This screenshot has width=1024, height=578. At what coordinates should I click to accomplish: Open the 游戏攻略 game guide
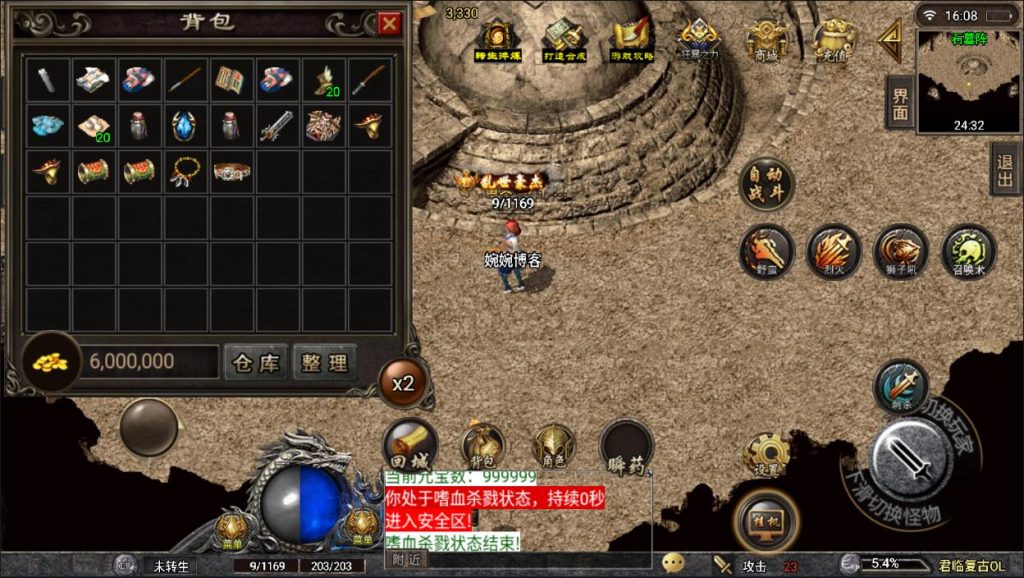click(x=632, y=41)
